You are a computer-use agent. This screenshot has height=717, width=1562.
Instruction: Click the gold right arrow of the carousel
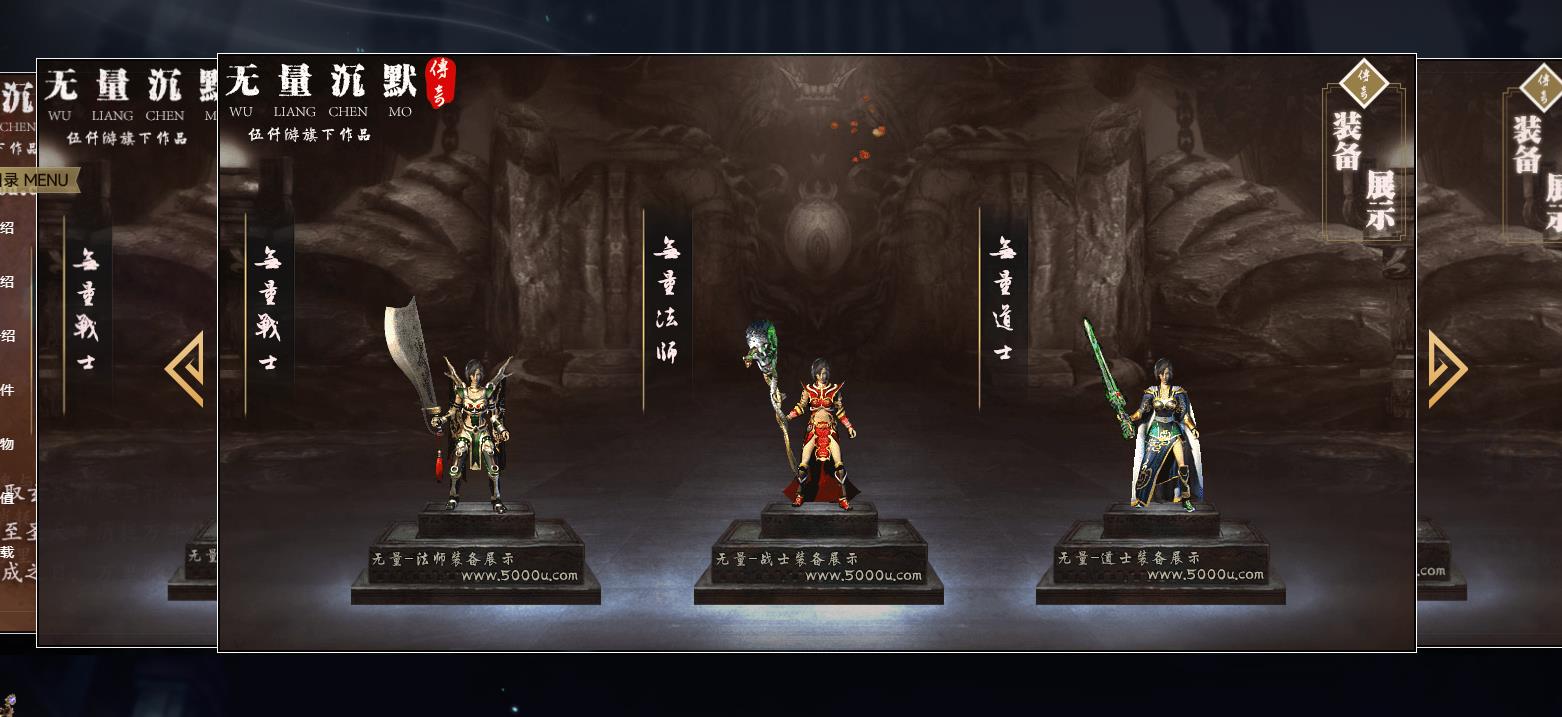(x=1447, y=369)
